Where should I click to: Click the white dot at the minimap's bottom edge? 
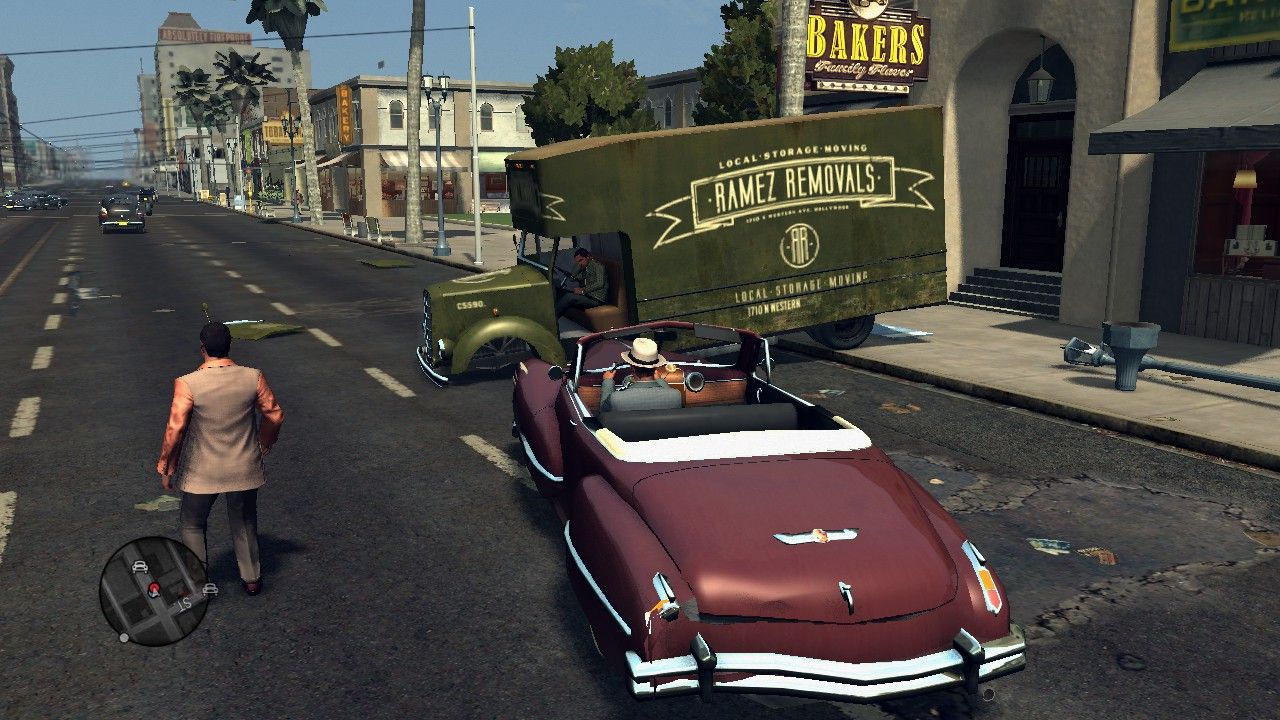pos(123,637)
